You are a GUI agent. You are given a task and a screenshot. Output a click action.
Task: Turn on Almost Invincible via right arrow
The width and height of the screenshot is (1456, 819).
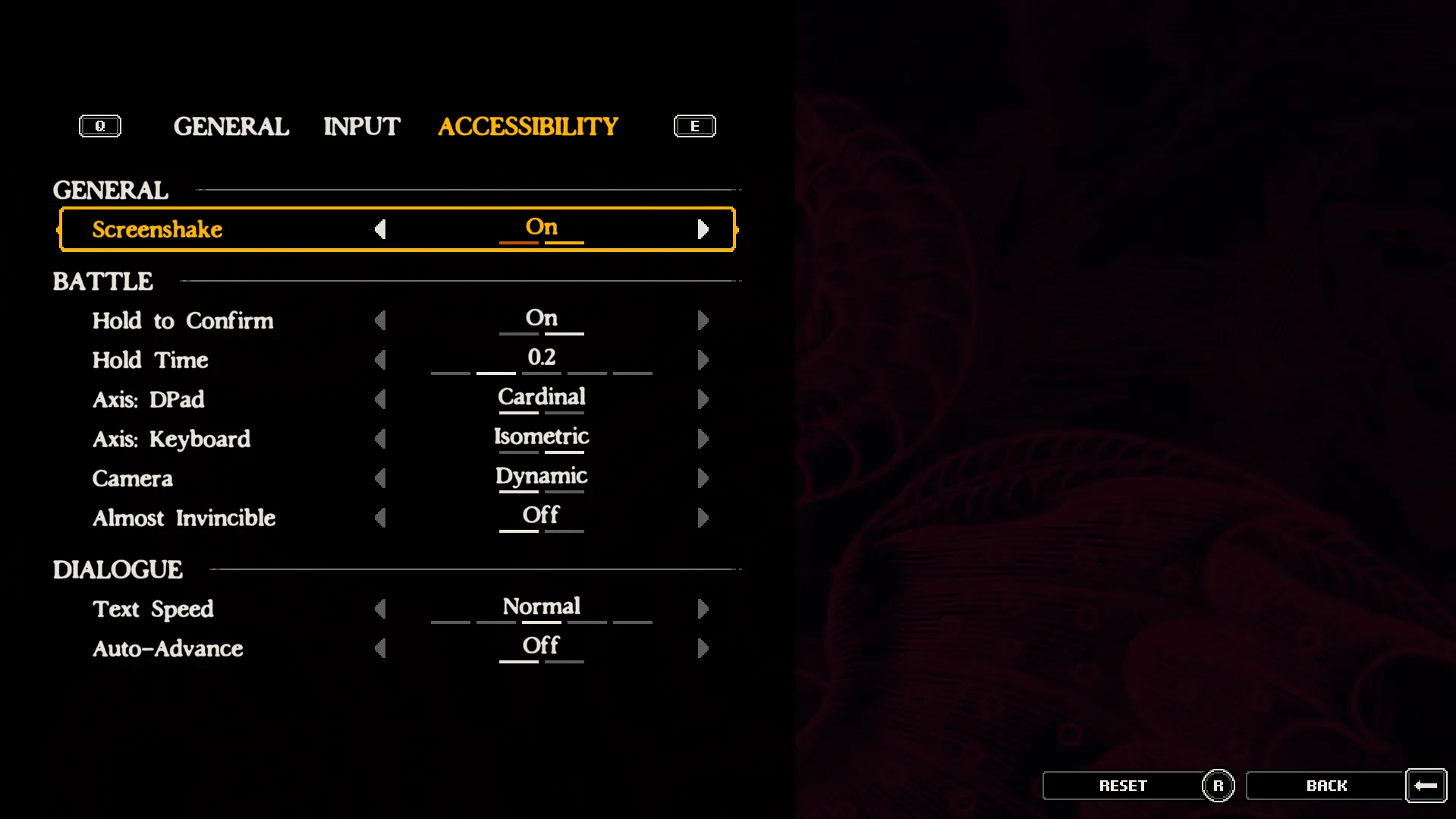point(703,518)
